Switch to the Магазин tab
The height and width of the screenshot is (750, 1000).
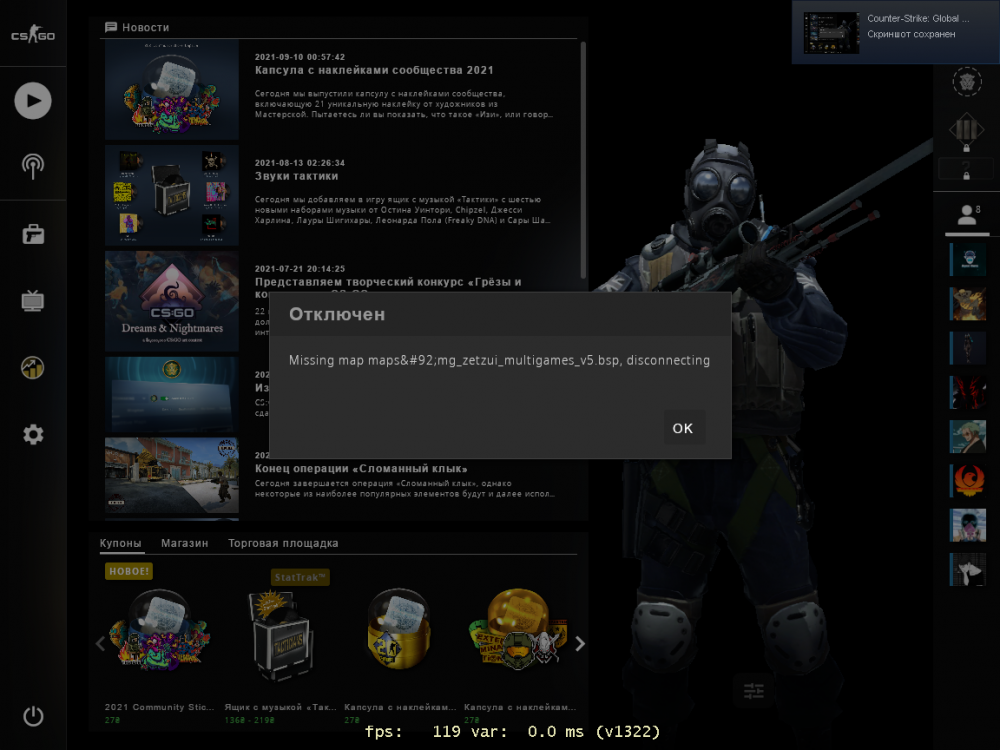[185, 544]
